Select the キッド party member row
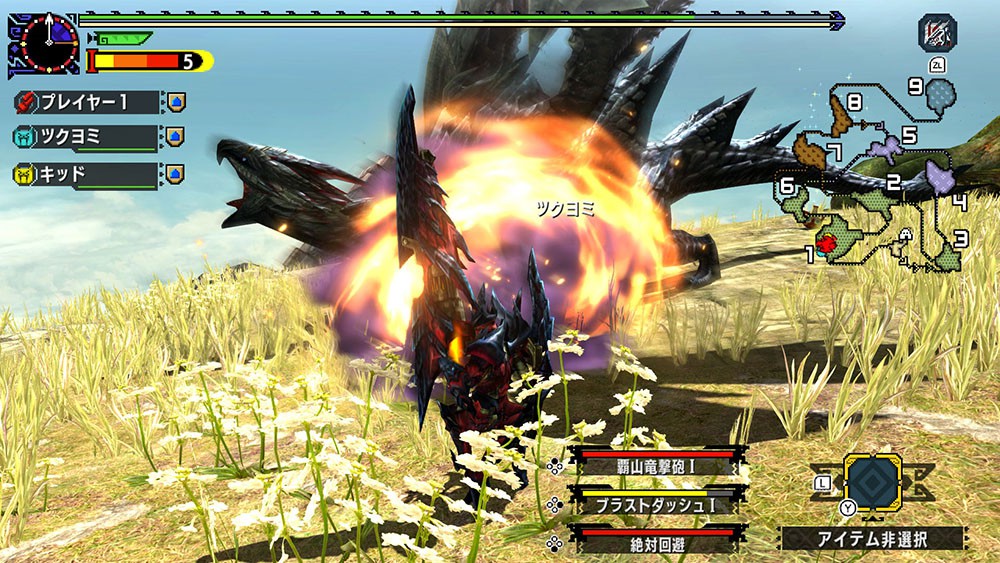The width and height of the screenshot is (1000, 563). [88, 174]
